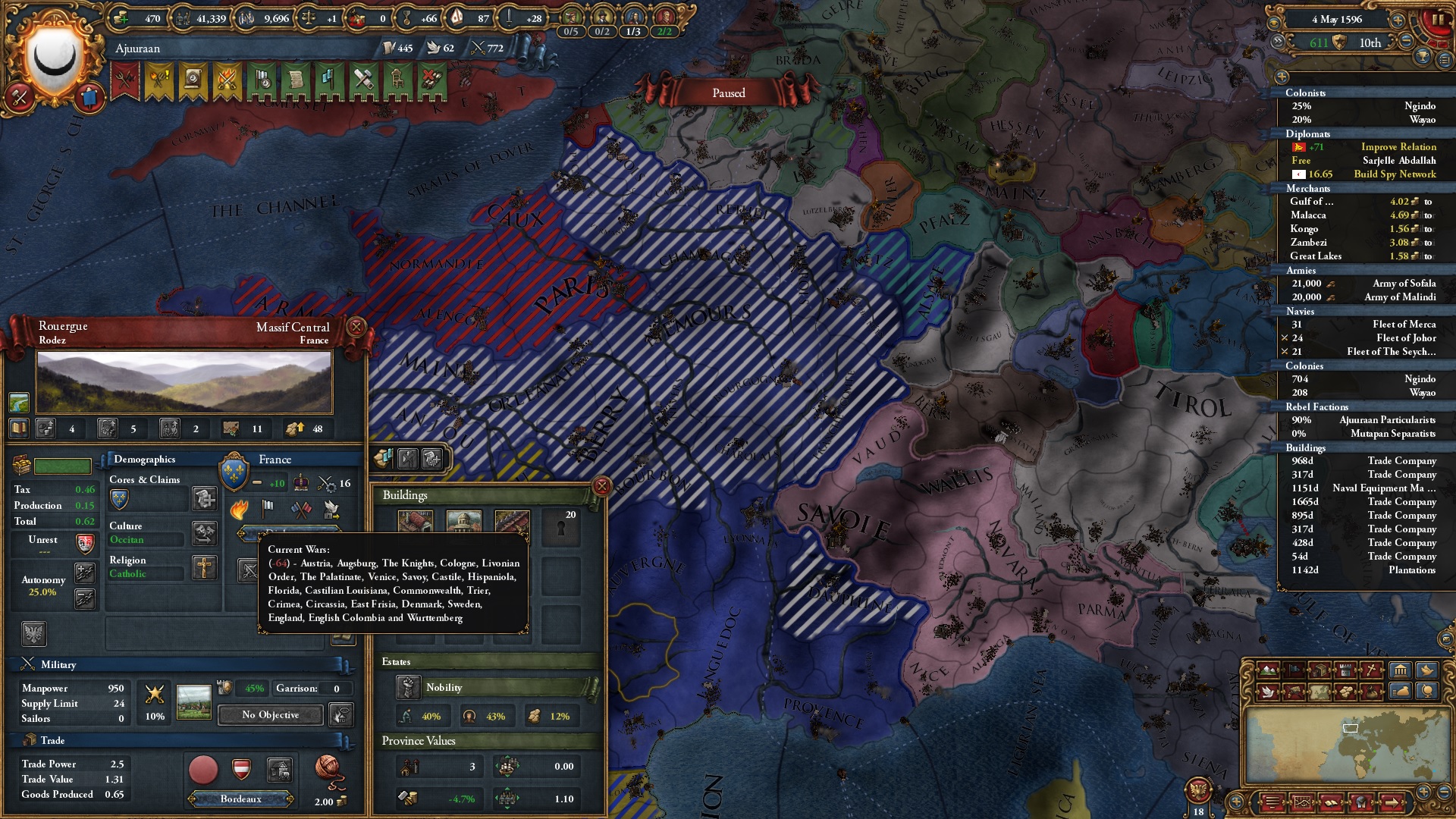Screen dimensions: 1456x819
Task: Click the blue temple monuments icon beside the minimap
Action: 1400,670
